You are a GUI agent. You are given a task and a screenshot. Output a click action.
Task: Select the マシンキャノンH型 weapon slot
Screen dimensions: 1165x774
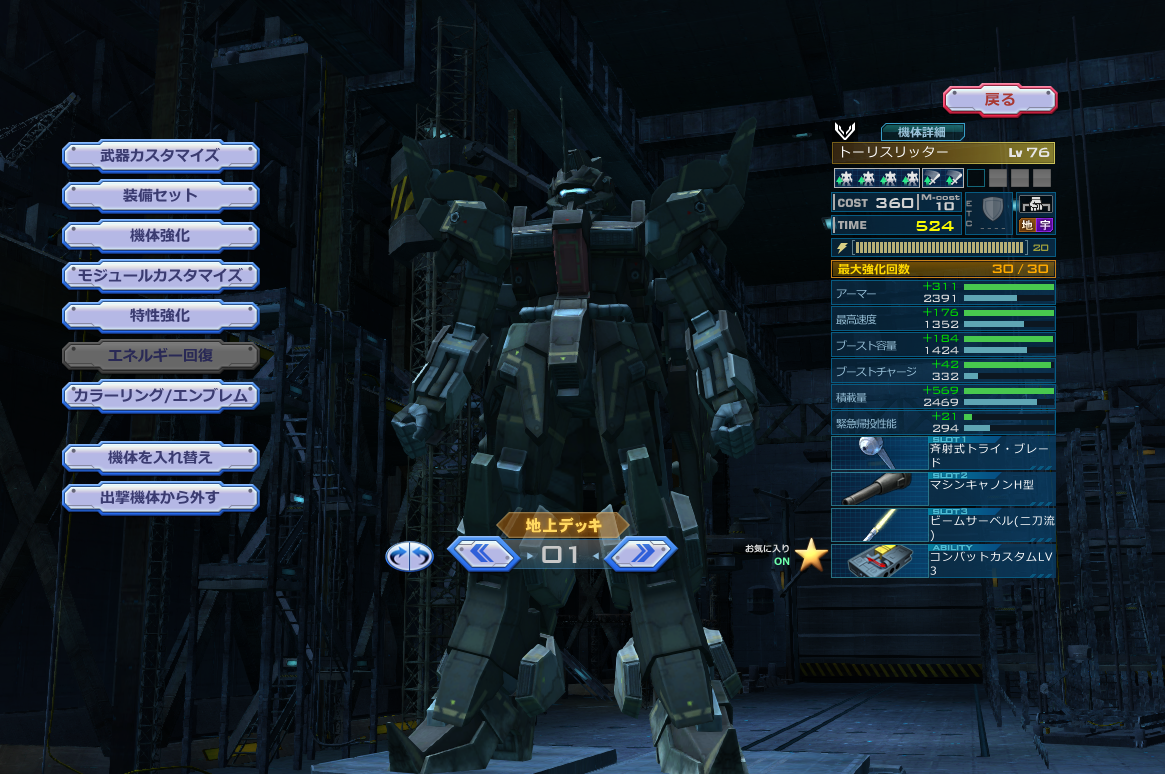pos(943,489)
